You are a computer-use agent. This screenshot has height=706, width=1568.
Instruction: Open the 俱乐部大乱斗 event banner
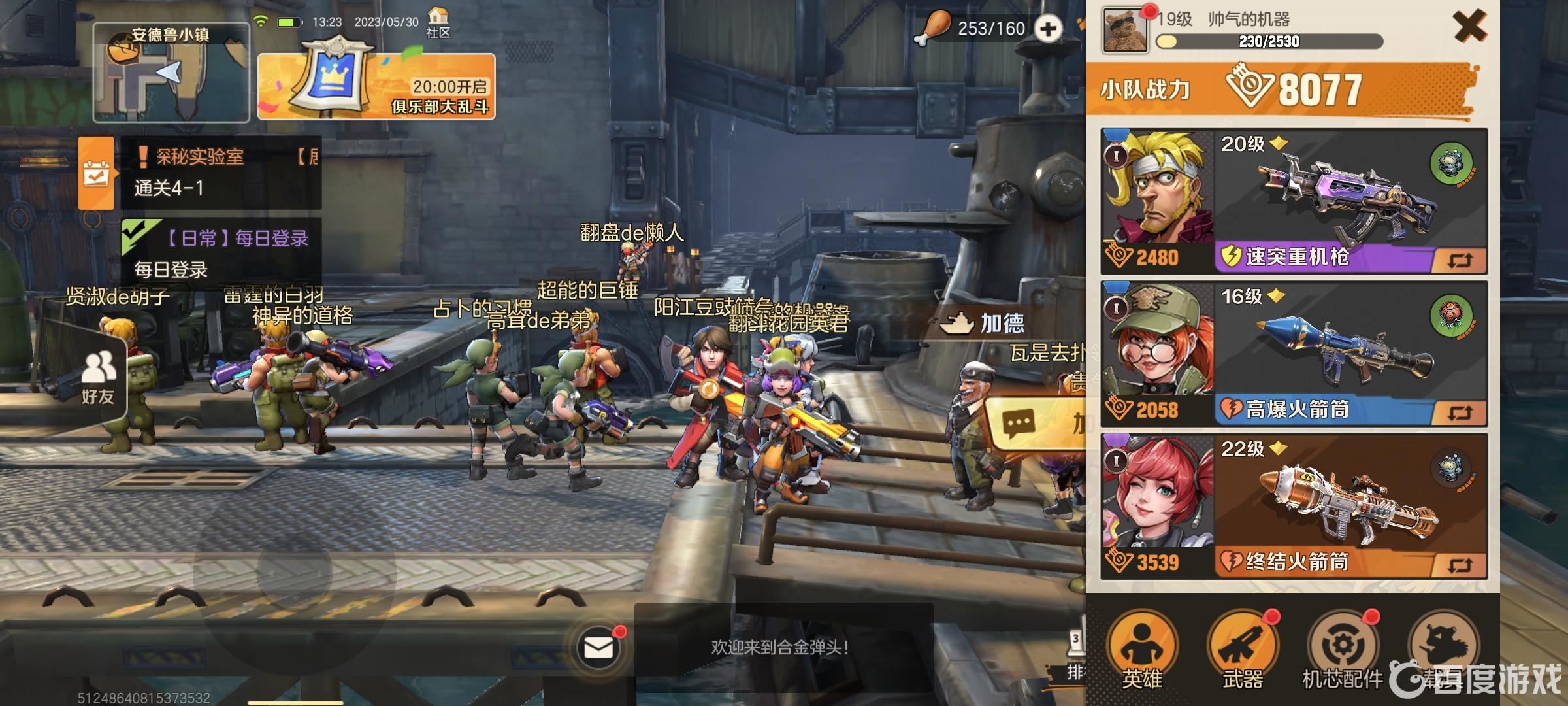pyautogui.click(x=376, y=86)
